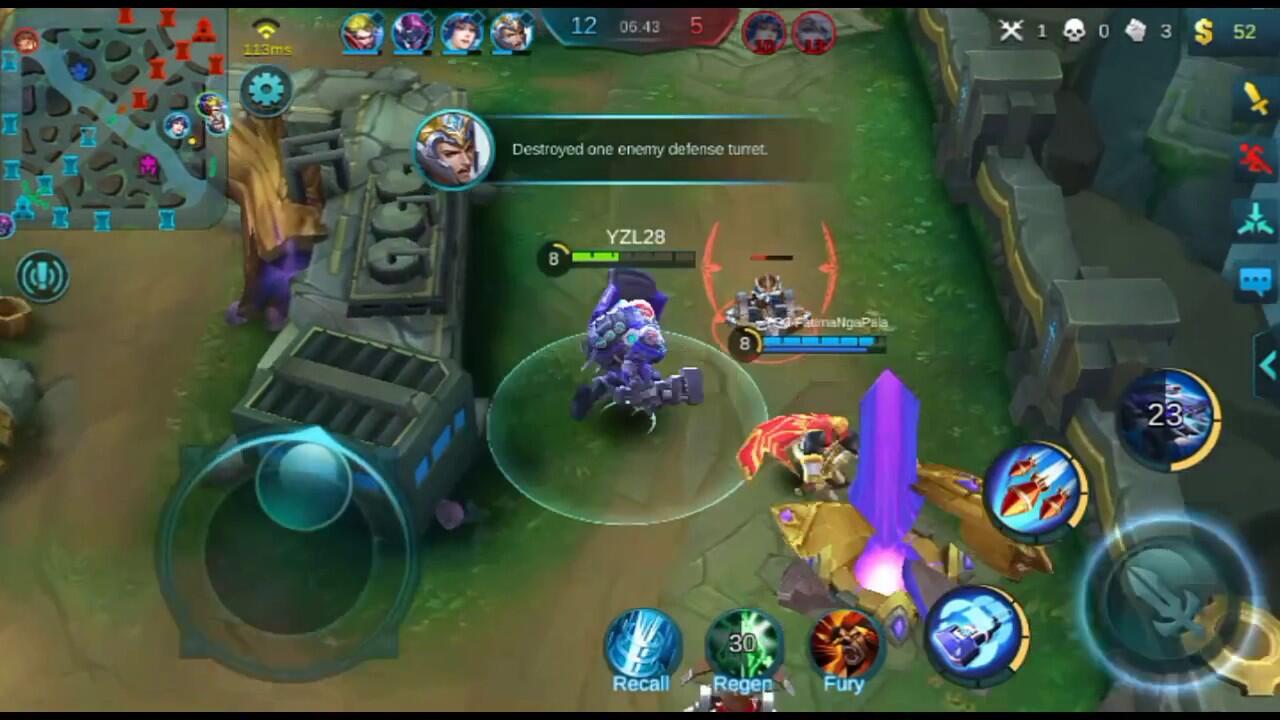Viewport: 1280px width, 720px height.
Task: Toggle the voice speaker icon
Action: click(x=42, y=277)
